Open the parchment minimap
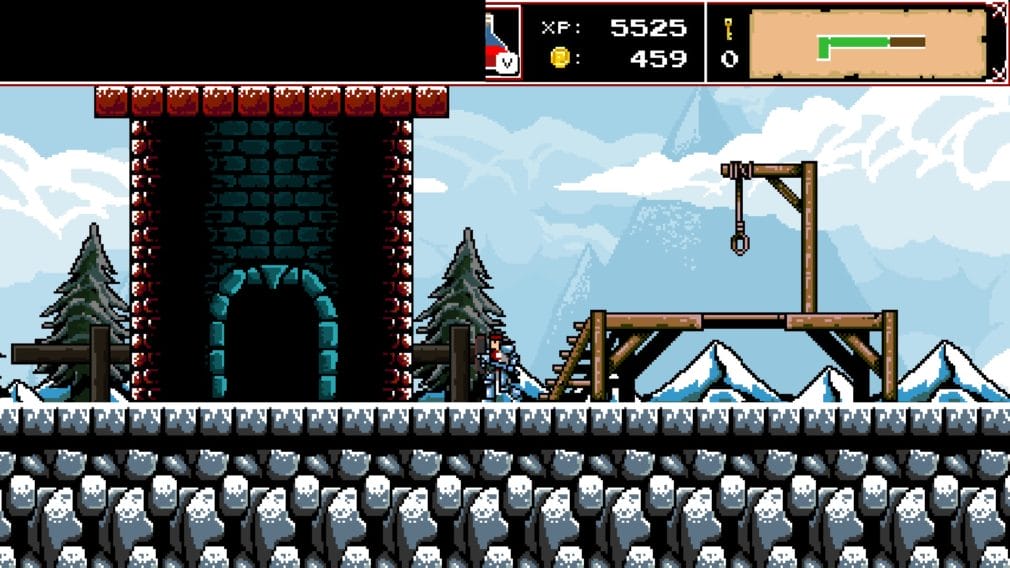The image size is (1010, 568). pyautogui.click(x=867, y=43)
